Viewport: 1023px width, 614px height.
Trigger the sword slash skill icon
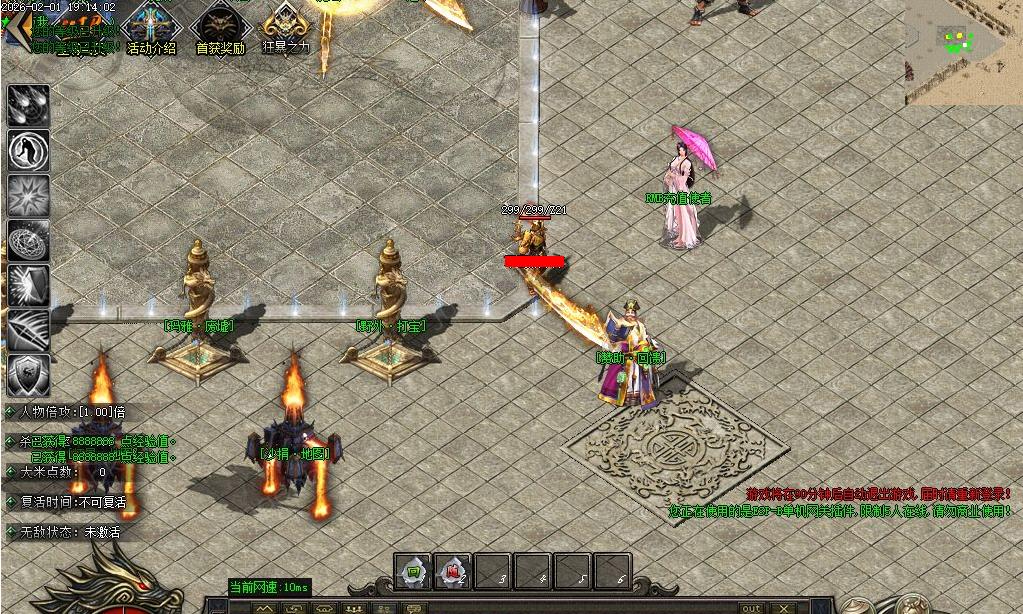28,330
